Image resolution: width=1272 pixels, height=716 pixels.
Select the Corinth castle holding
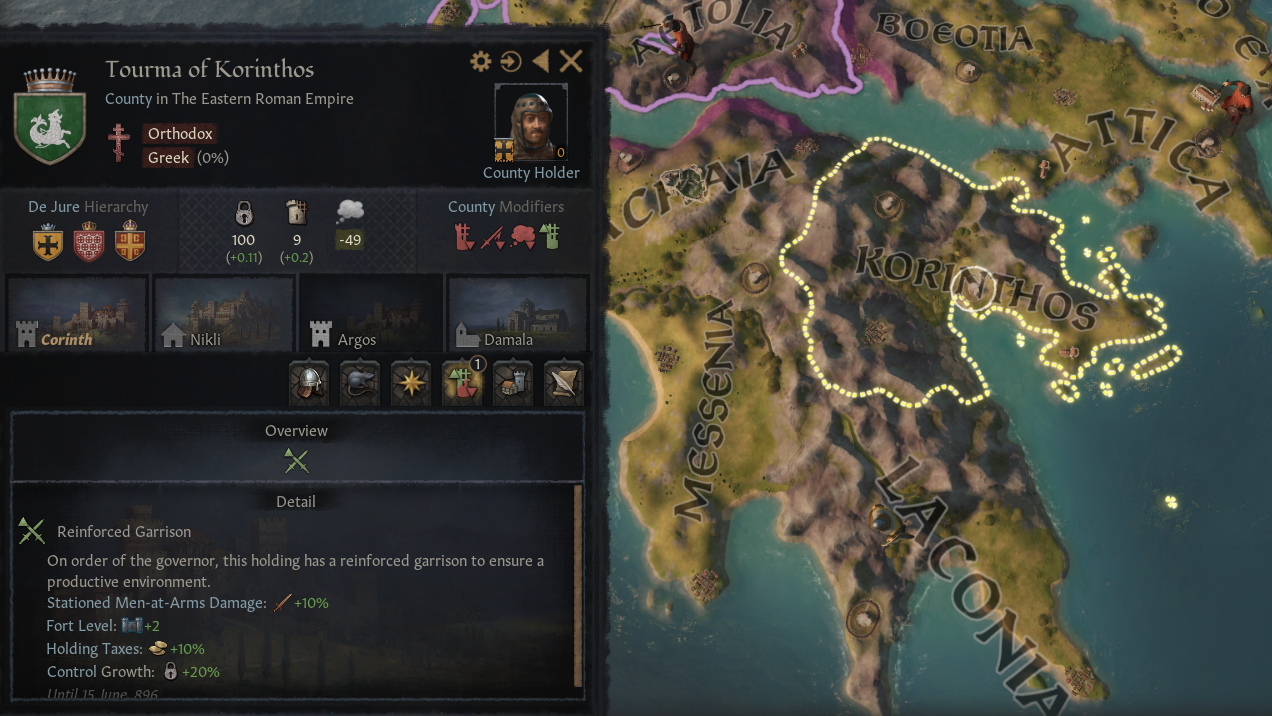pyautogui.click(x=77, y=313)
